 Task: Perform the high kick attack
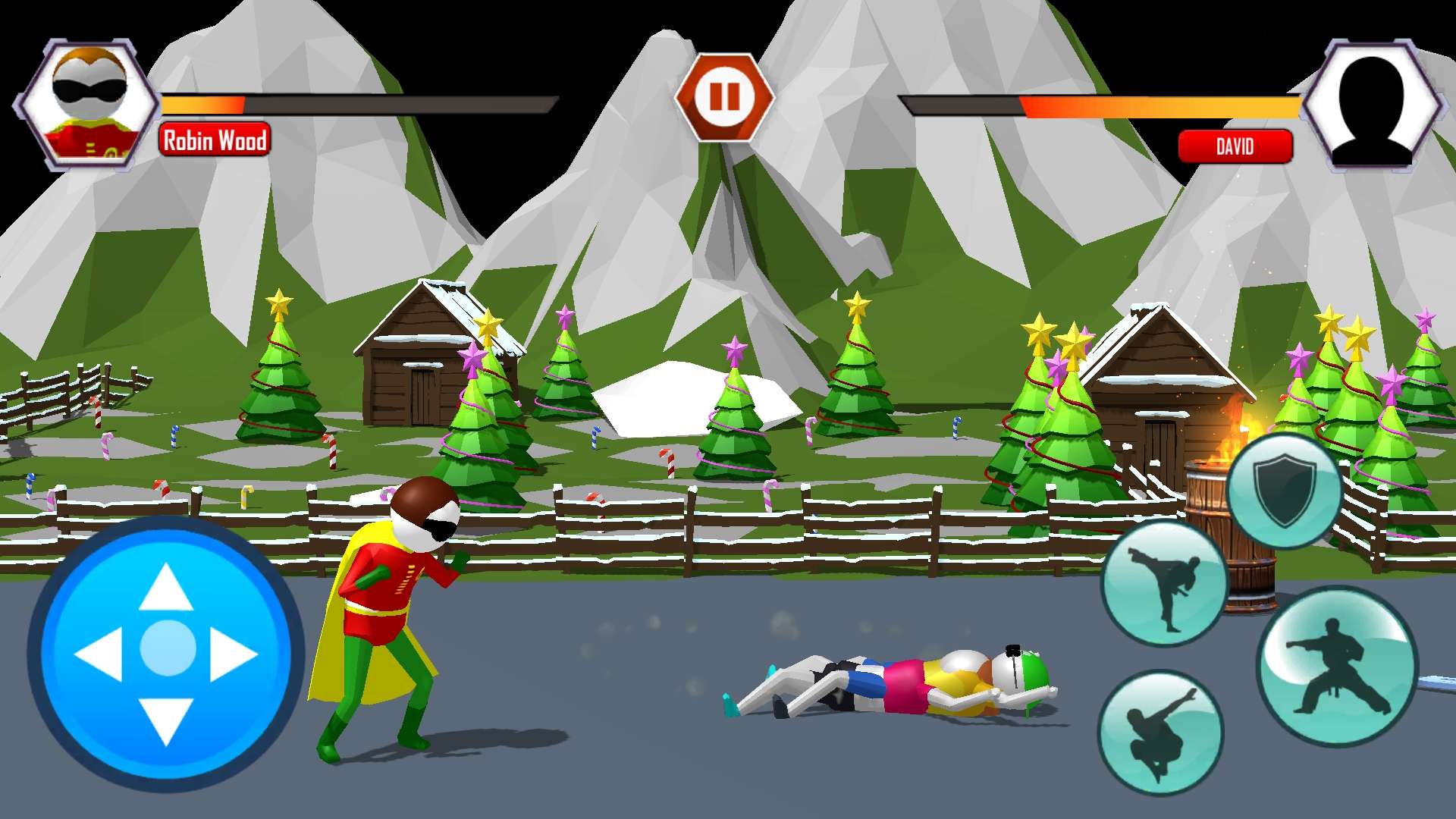click(1163, 584)
